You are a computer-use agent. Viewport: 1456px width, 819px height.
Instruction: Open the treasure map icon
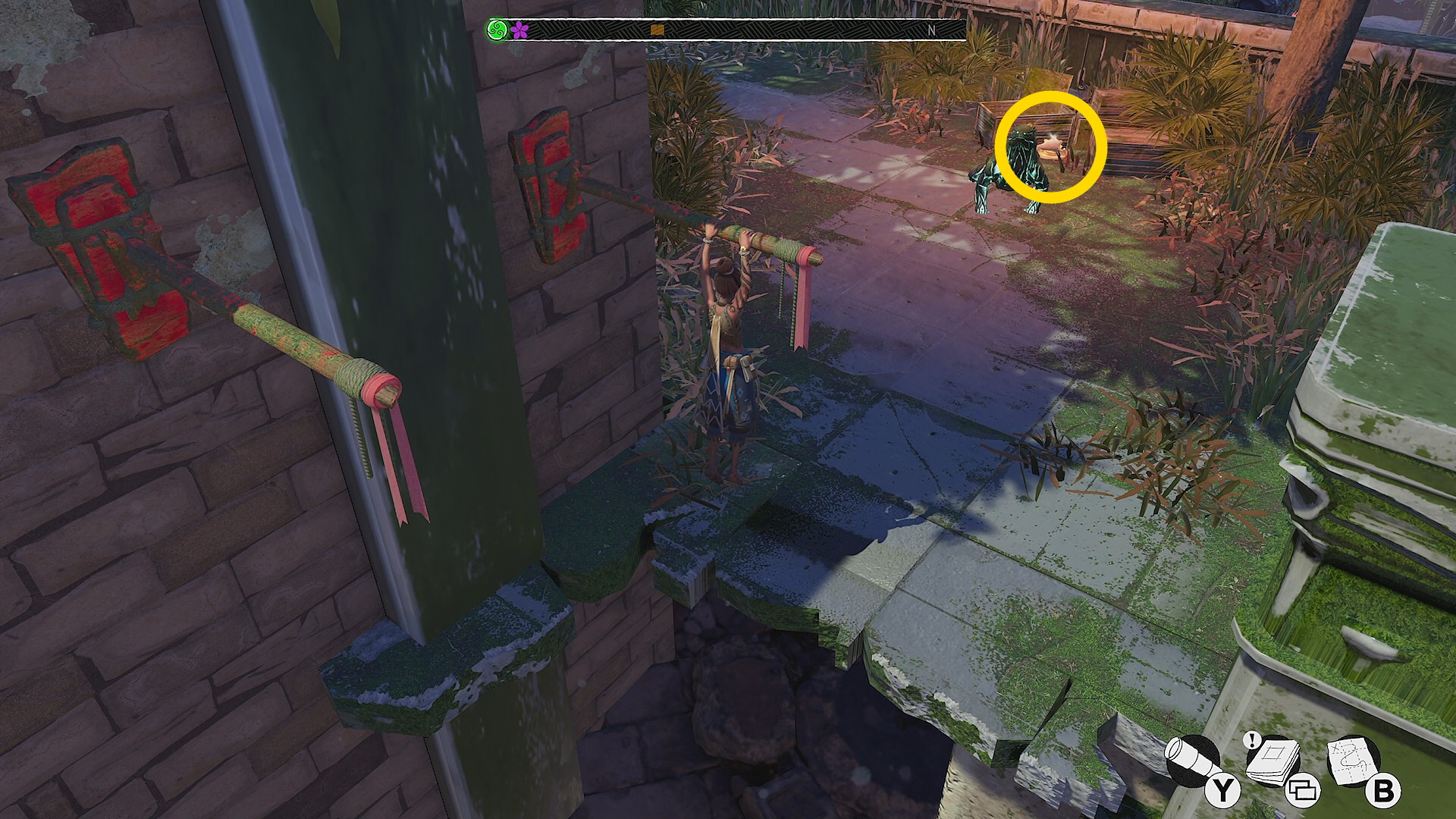pos(1354,761)
